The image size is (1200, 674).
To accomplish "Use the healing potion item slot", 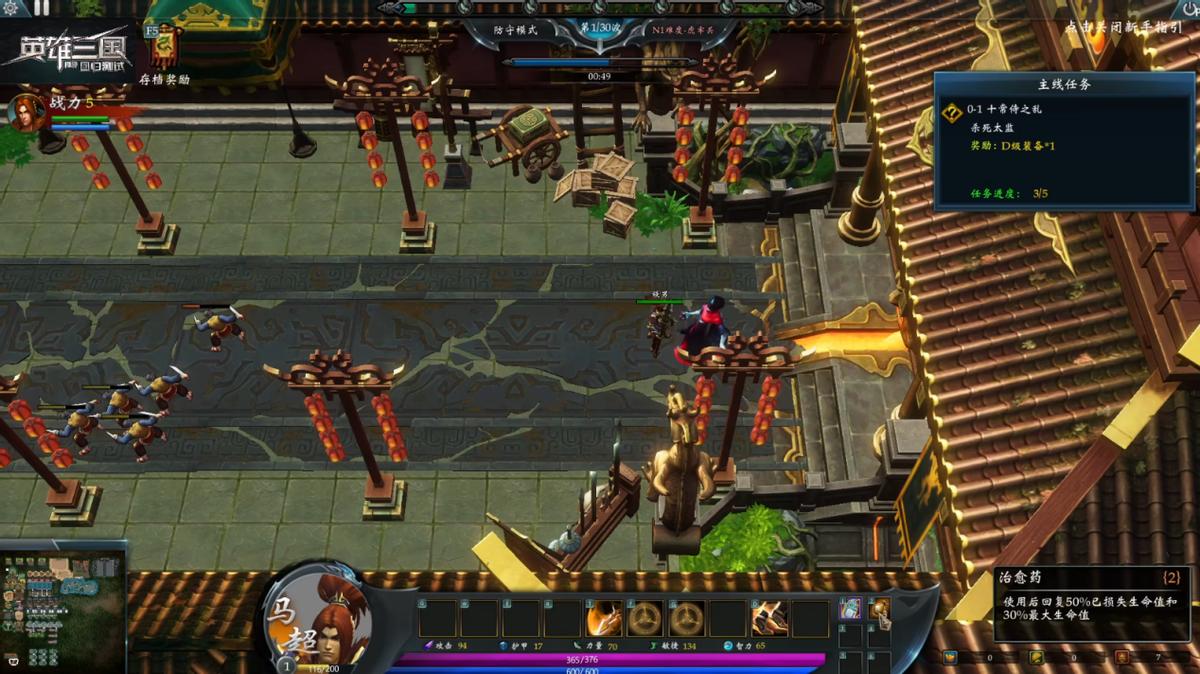I will pos(879,608).
